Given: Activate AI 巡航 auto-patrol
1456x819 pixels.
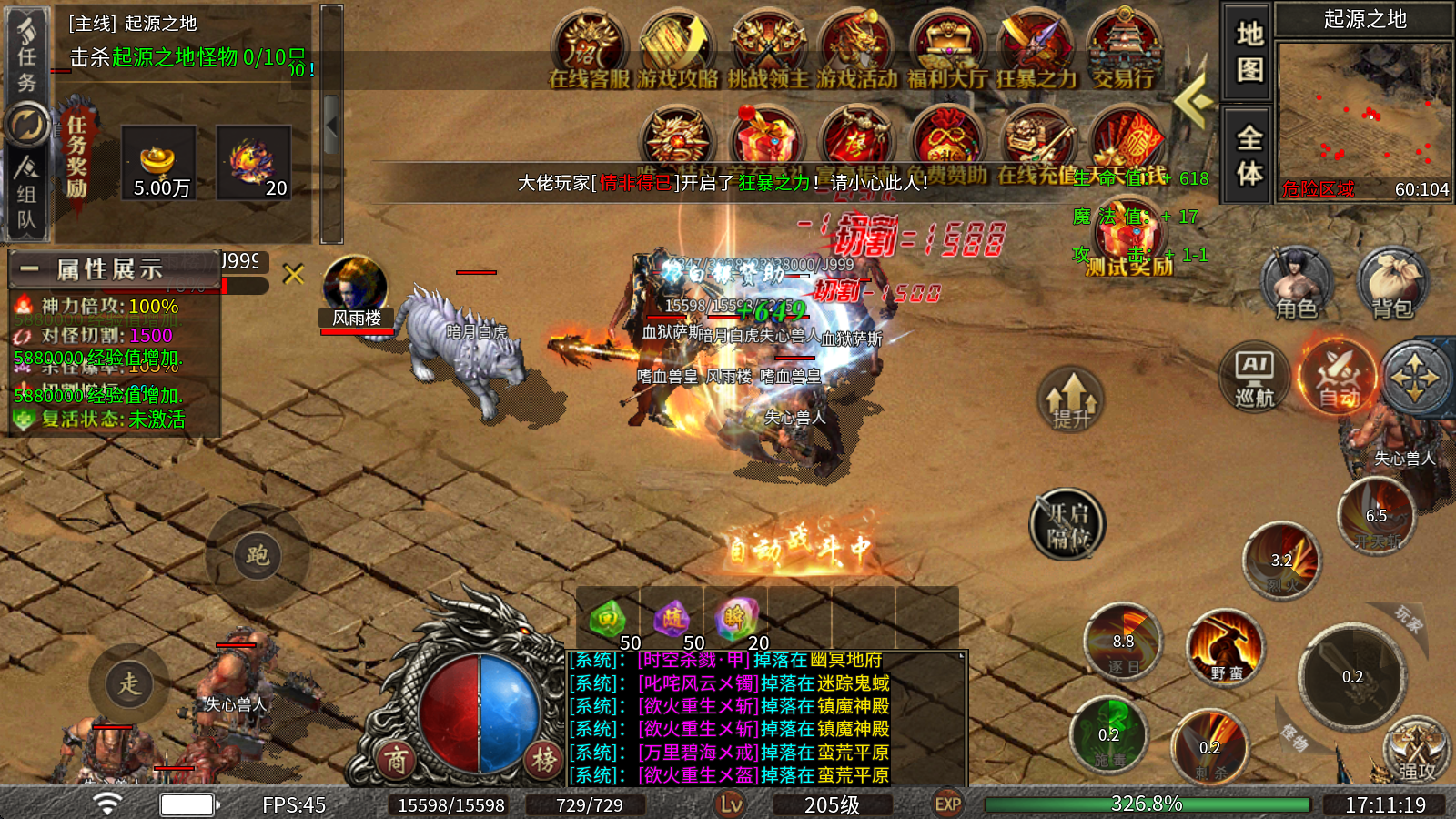Looking at the screenshot, I should pyautogui.click(x=1255, y=376).
